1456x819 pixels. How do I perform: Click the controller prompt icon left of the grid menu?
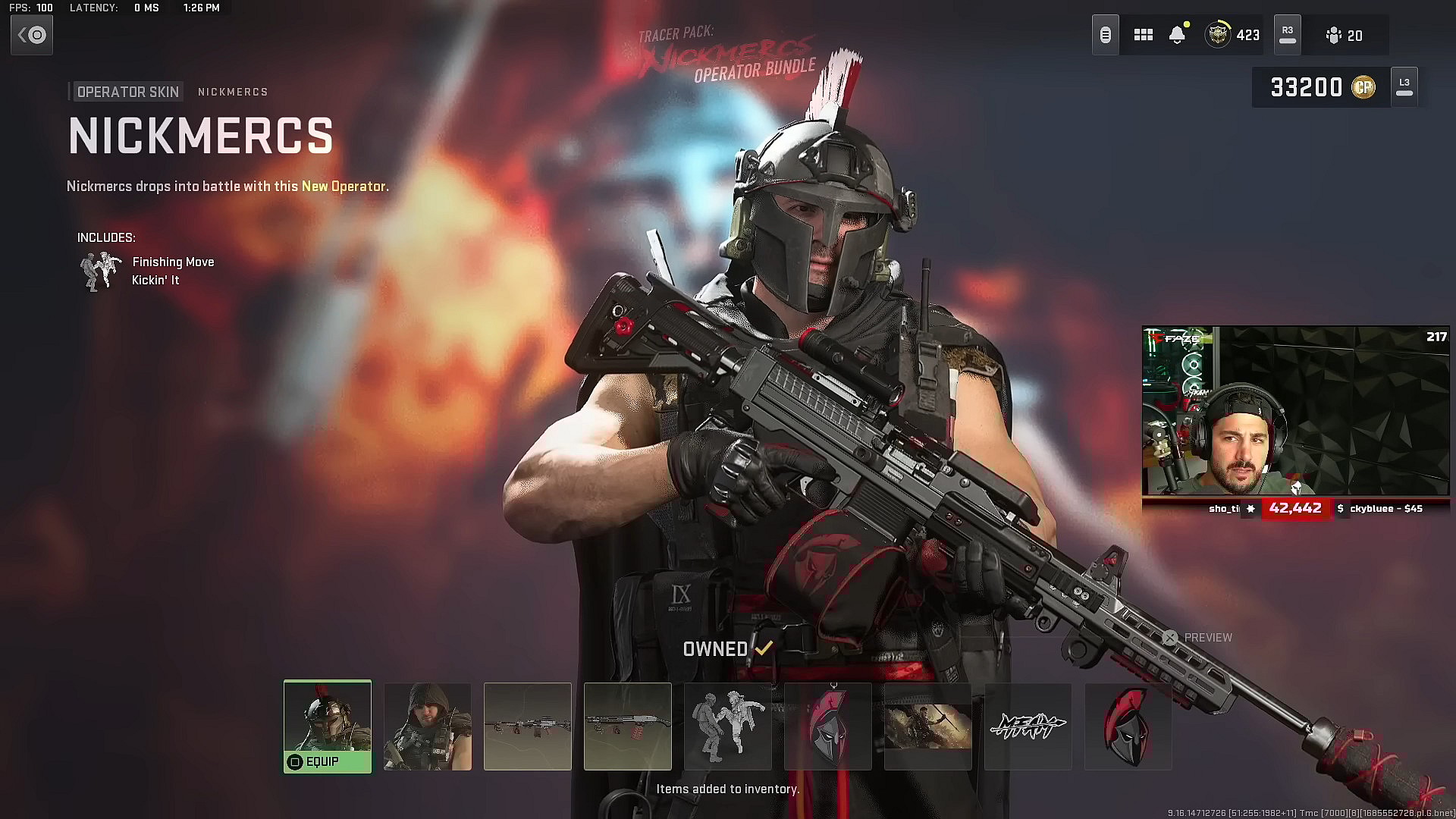[x=1105, y=34]
